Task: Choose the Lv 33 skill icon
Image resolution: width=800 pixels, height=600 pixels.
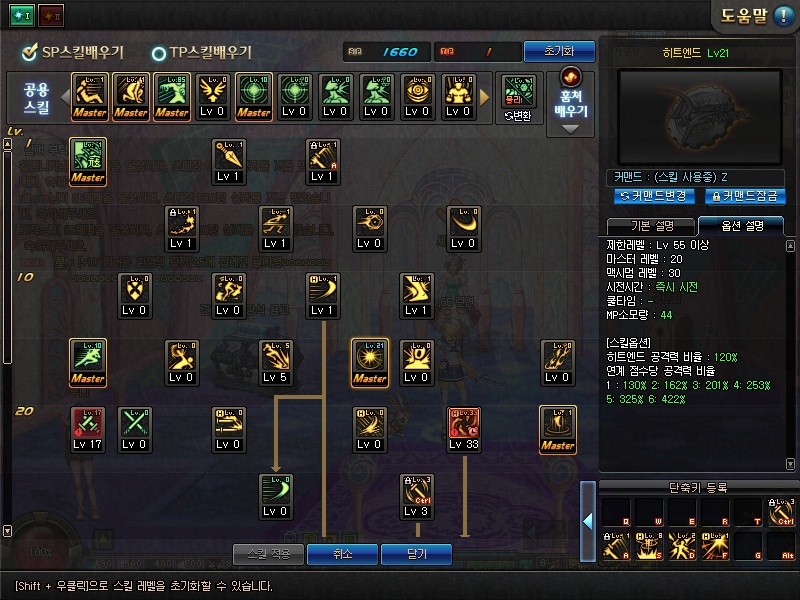Action: [463, 424]
